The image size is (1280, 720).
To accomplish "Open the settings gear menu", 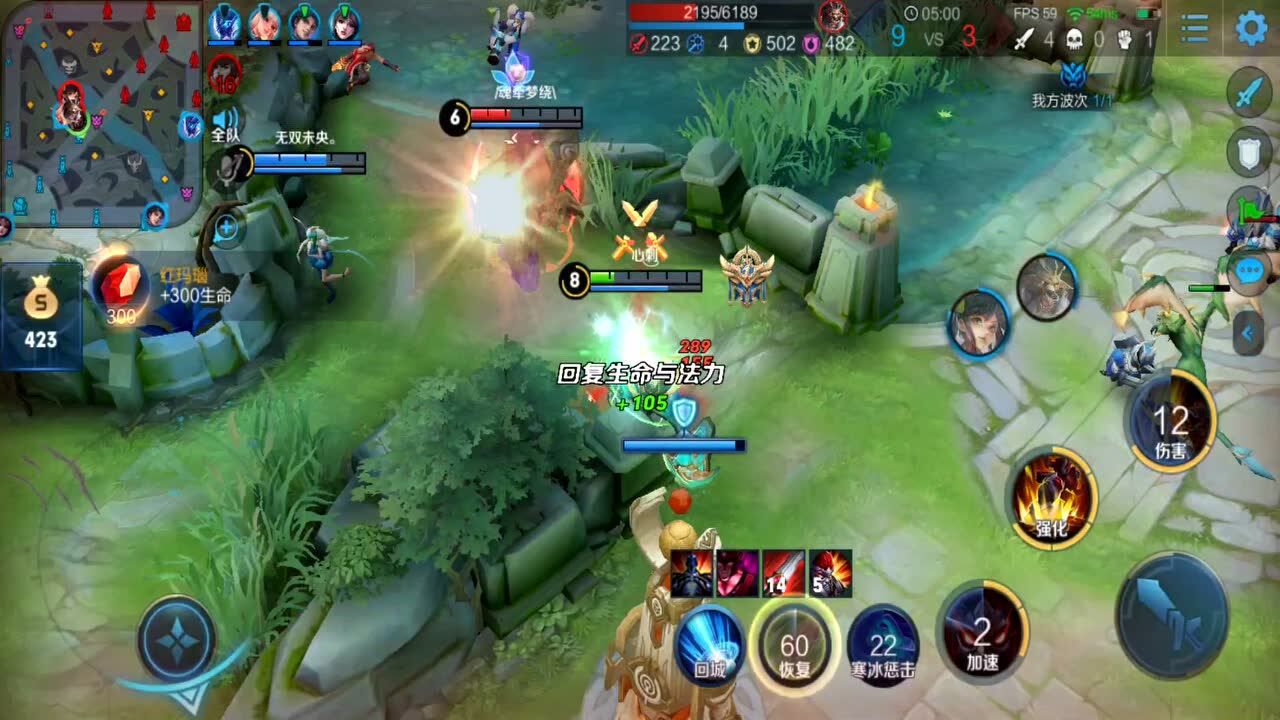I will (1251, 29).
